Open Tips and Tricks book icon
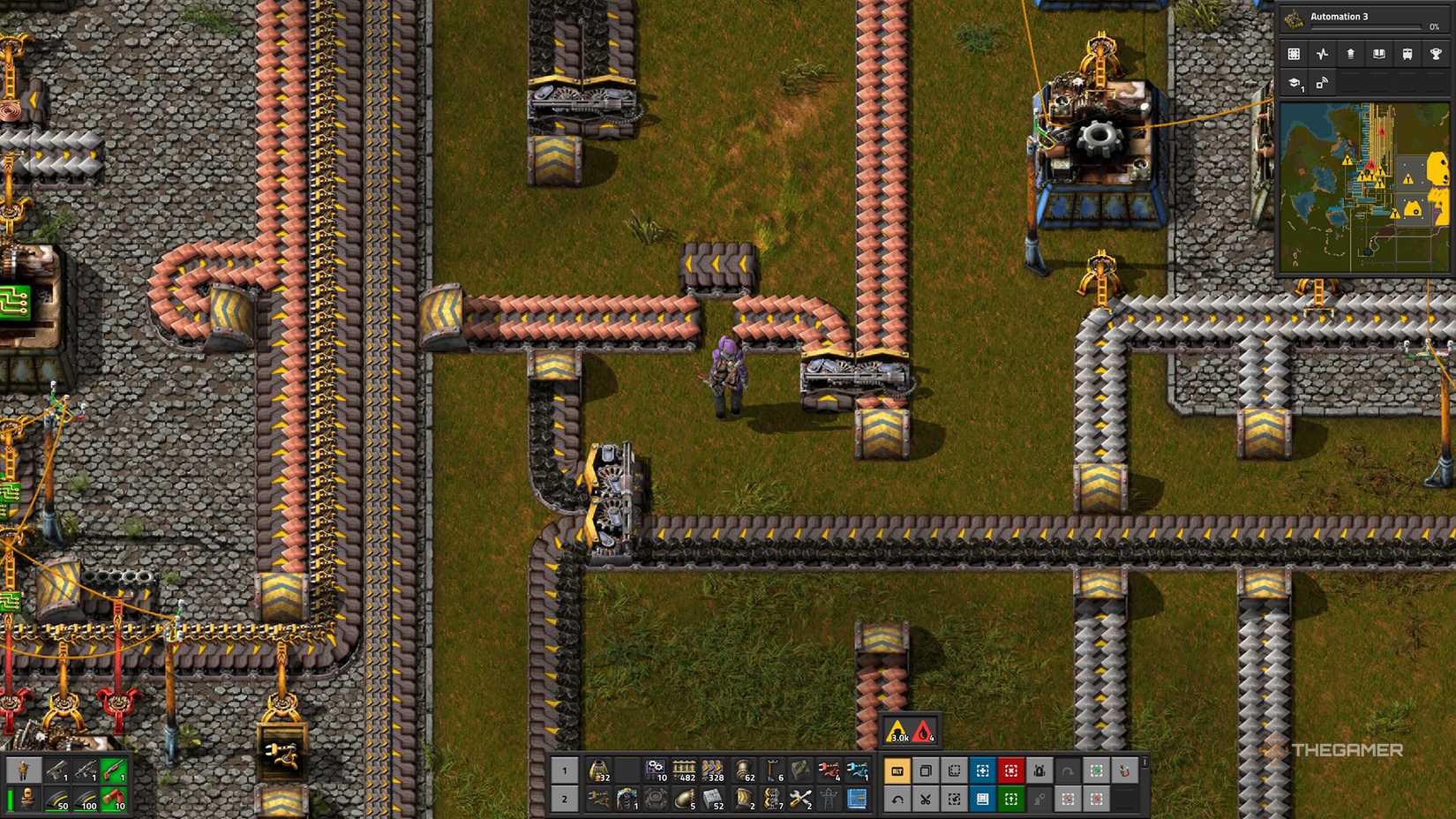This screenshot has height=819, width=1456. [x=1380, y=53]
